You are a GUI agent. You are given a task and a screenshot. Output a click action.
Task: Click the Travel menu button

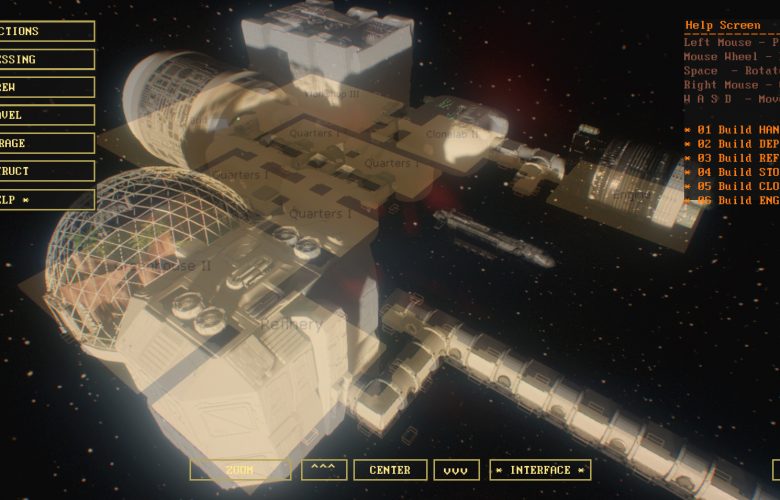(x=45, y=115)
